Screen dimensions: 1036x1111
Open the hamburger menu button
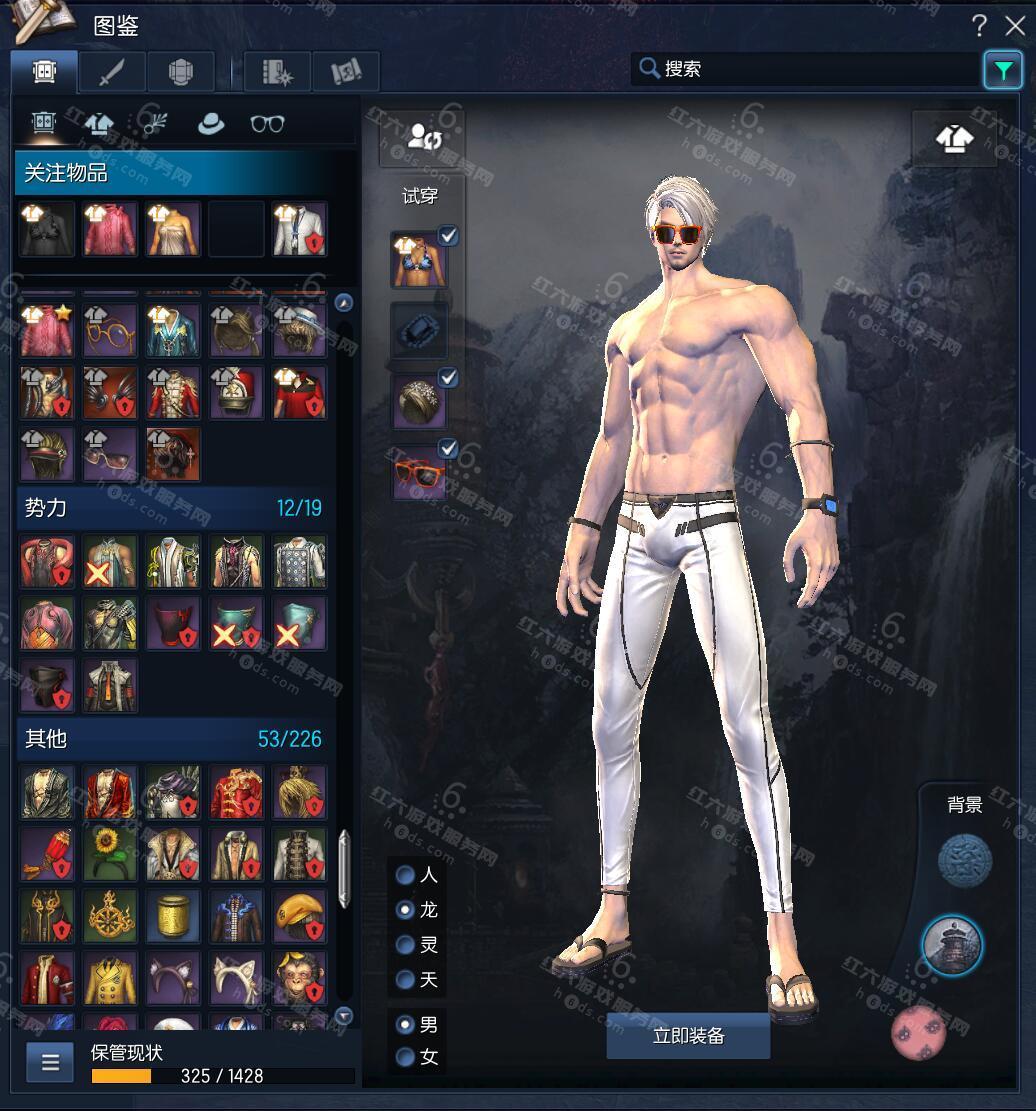click(x=50, y=1061)
